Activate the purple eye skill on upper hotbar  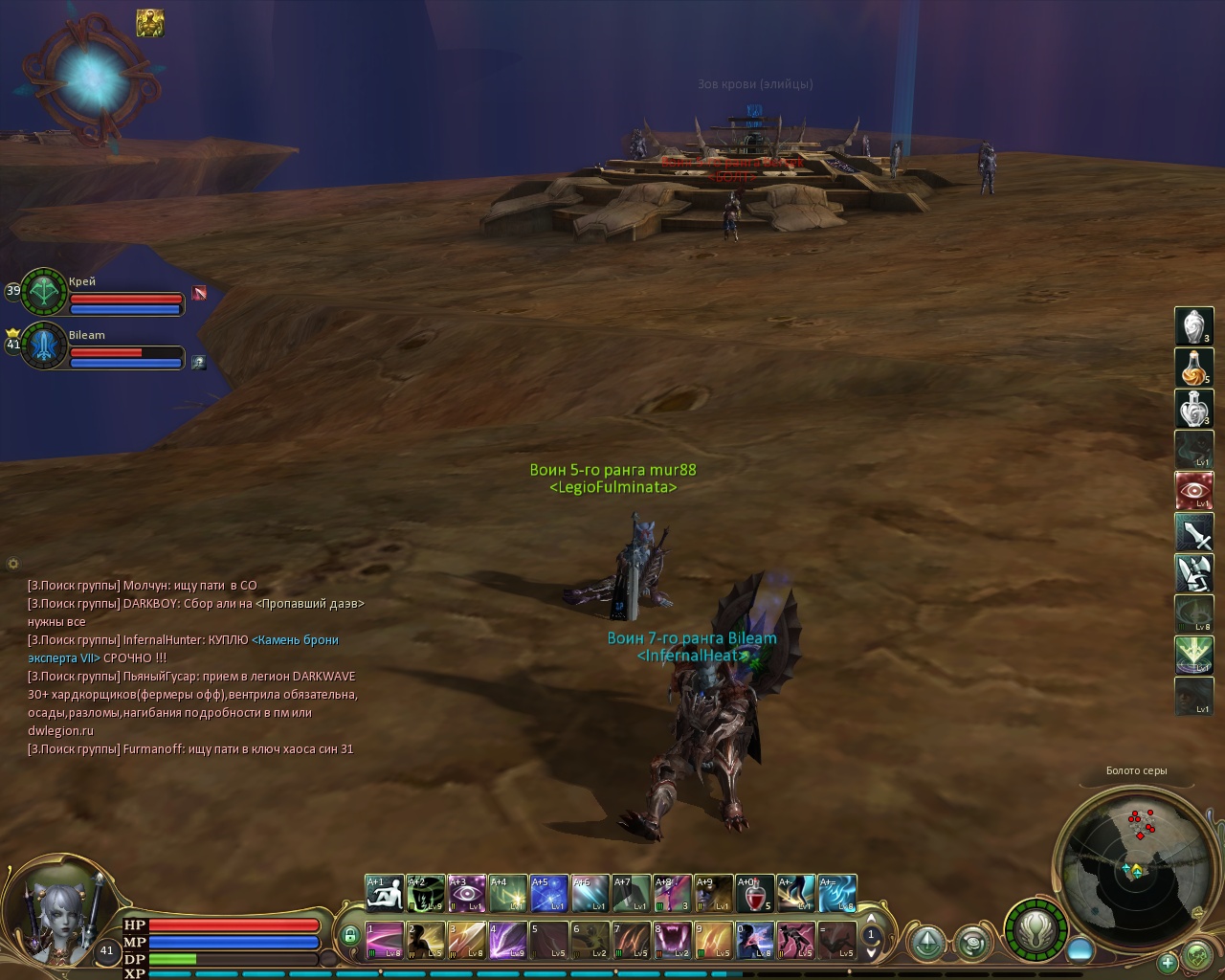tap(466, 895)
